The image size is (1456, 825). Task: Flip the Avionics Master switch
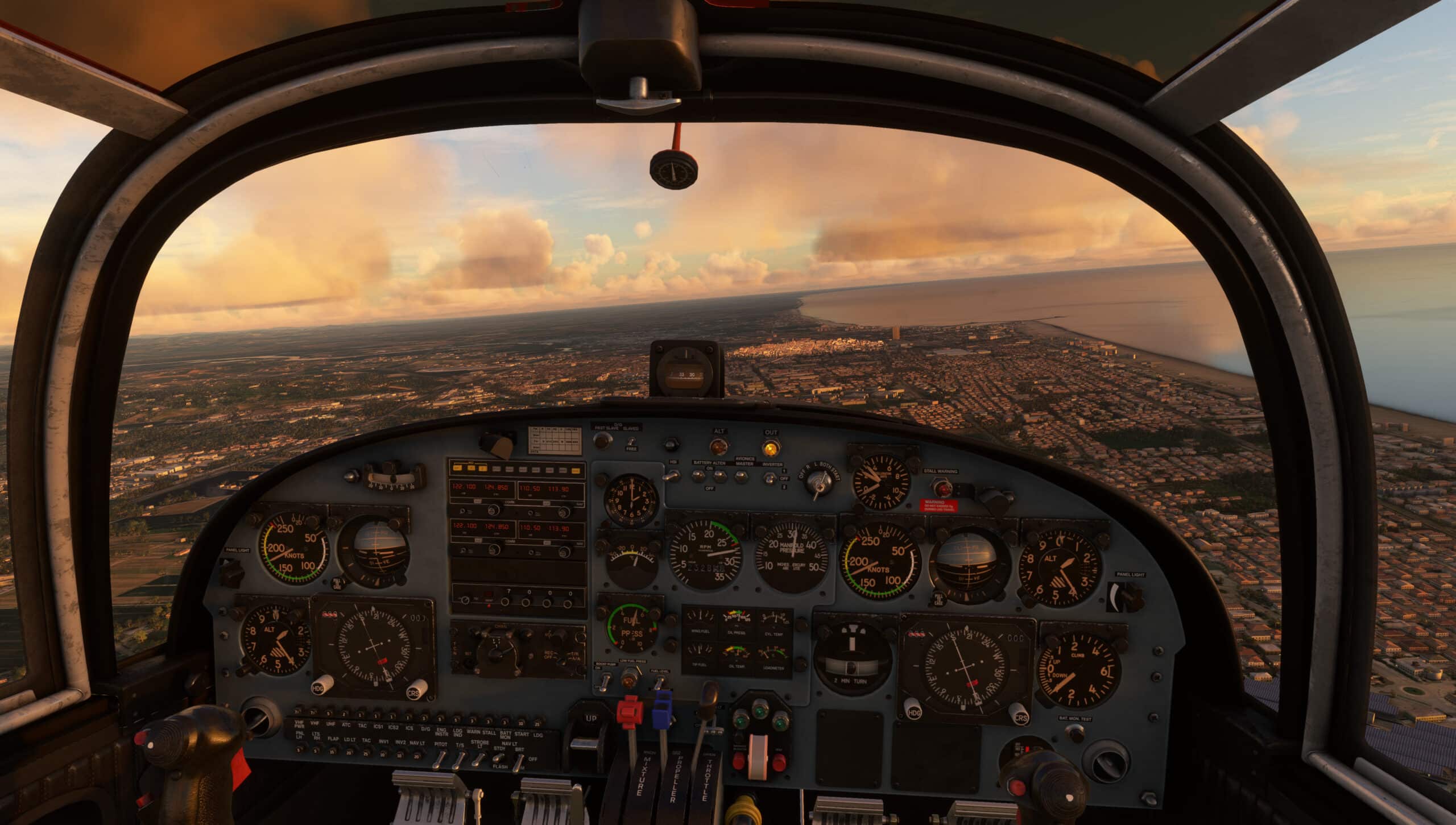[740, 476]
